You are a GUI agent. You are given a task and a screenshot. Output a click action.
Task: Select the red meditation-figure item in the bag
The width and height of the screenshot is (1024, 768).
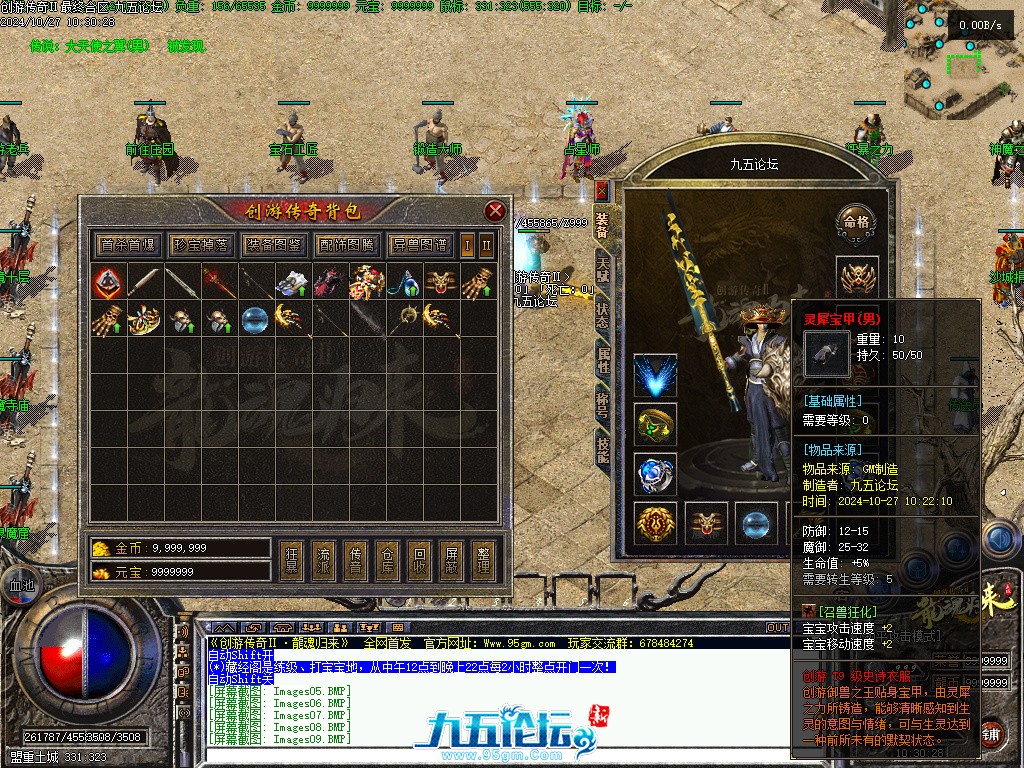[108, 283]
